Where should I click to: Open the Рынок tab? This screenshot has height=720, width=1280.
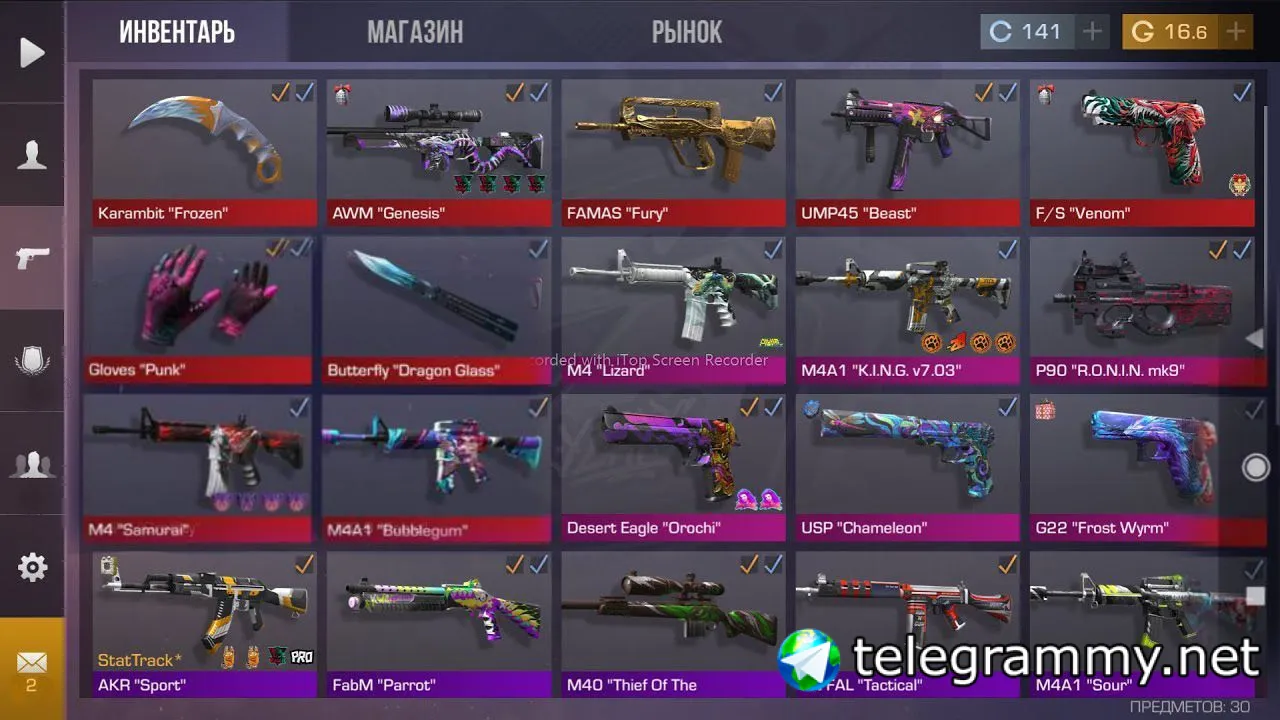coord(686,32)
